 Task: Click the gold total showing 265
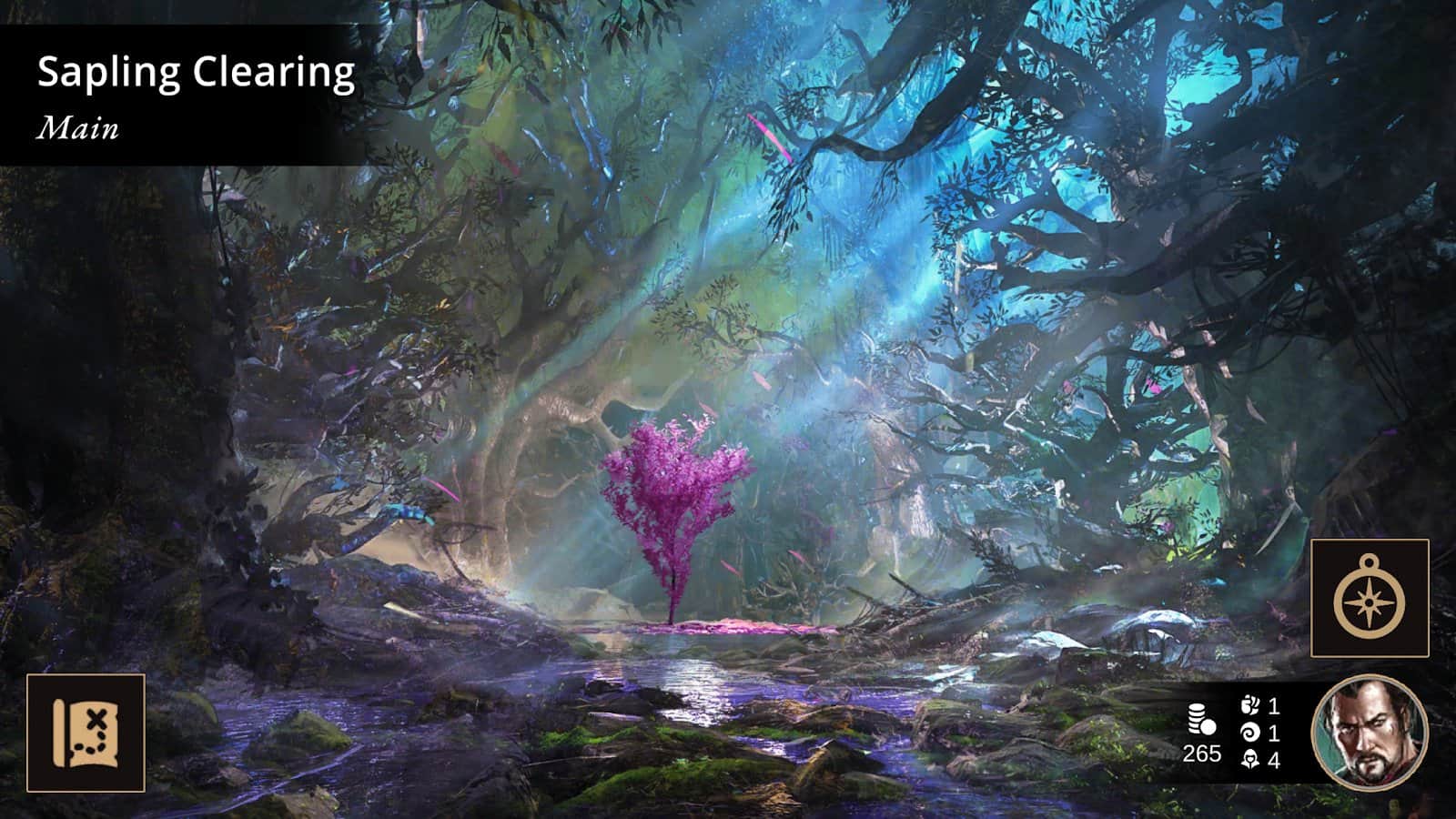[1203, 752]
